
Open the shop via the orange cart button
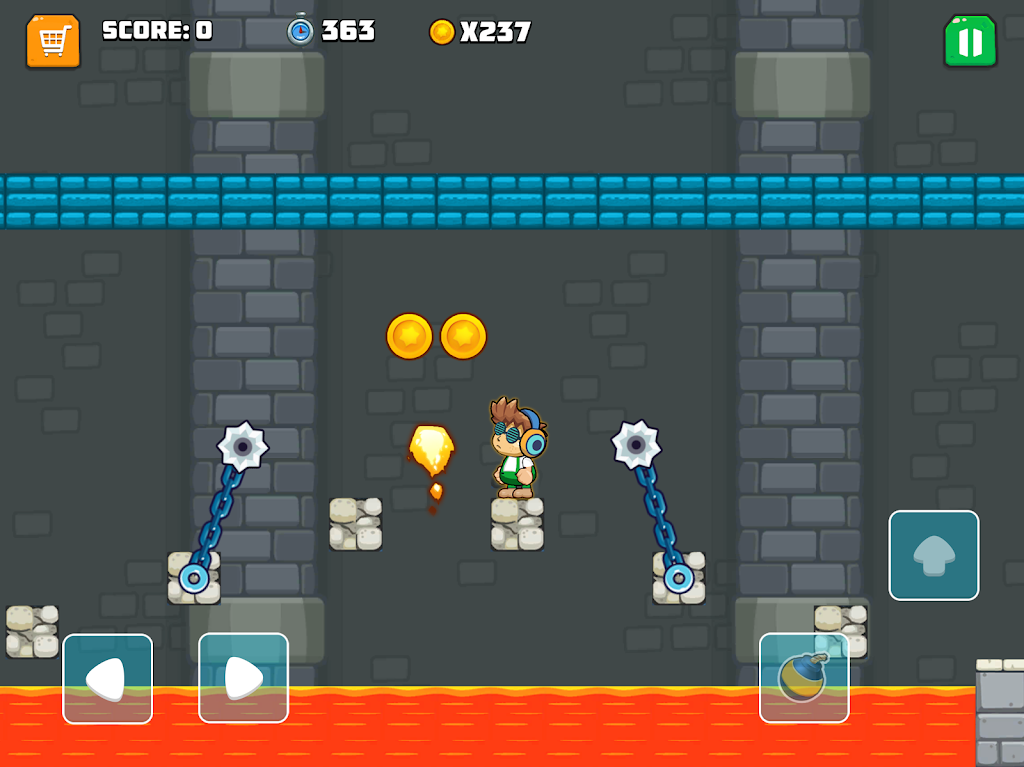[x=53, y=41]
